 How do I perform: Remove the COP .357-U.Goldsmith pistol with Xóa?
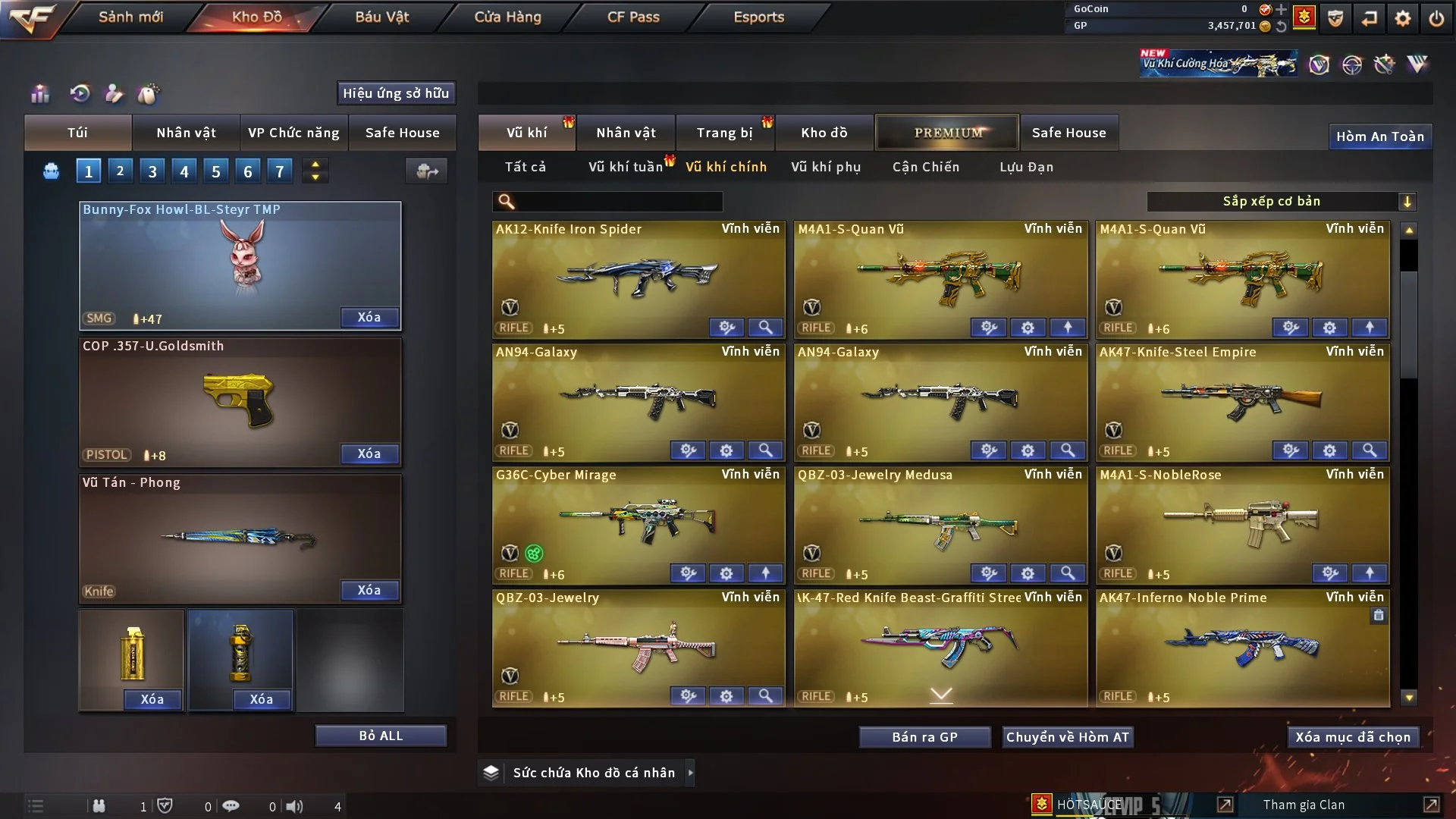pos(369,453)
